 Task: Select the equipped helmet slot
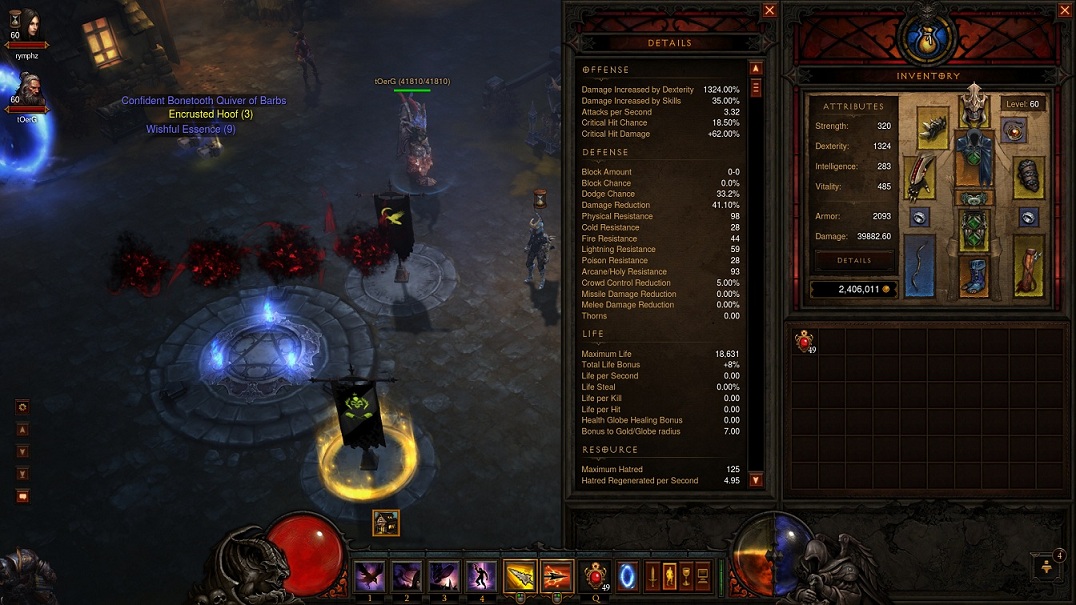pos(973,108)
